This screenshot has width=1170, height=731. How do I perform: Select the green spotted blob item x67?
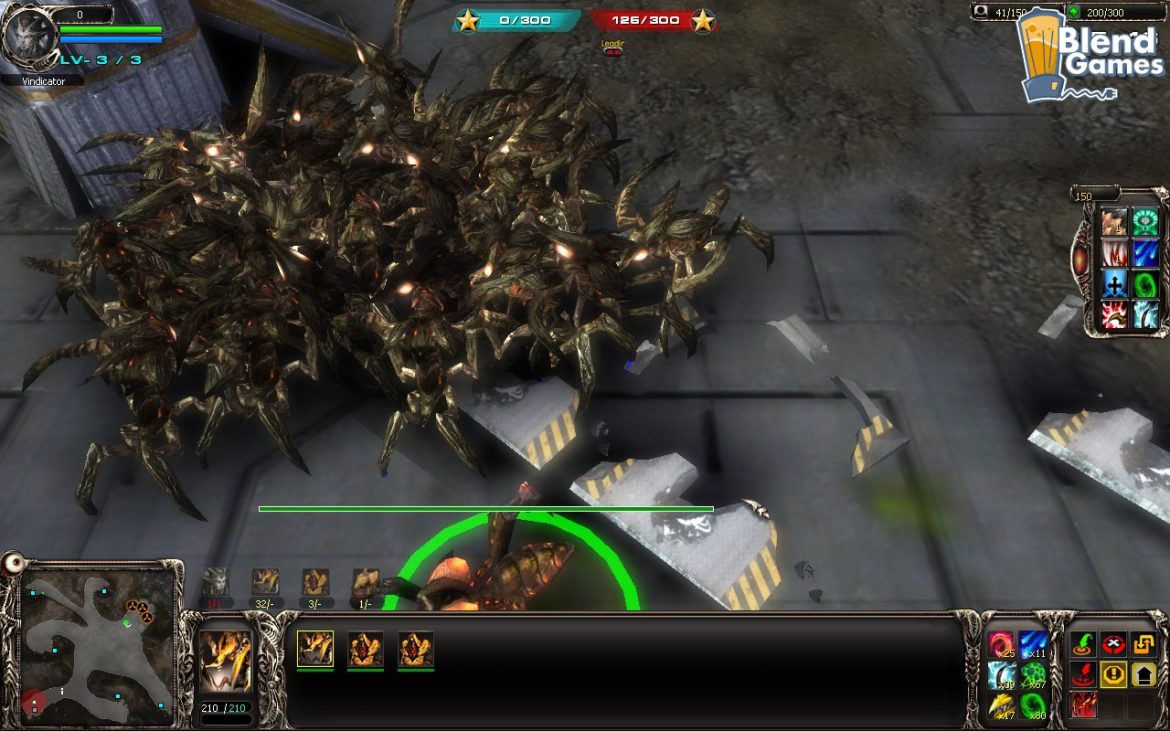[1034, 675]
